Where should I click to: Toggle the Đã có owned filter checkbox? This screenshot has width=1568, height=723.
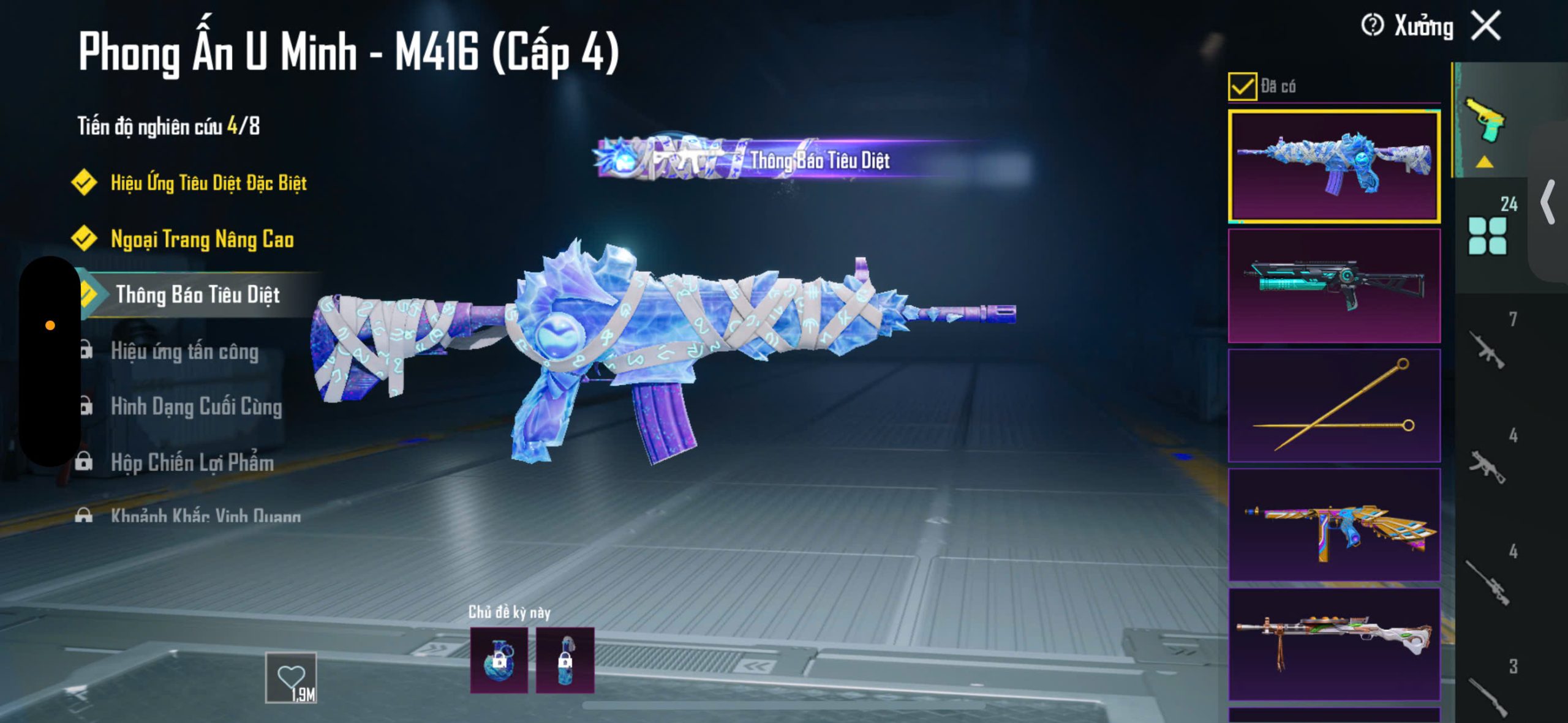(x=1242, y=86)
